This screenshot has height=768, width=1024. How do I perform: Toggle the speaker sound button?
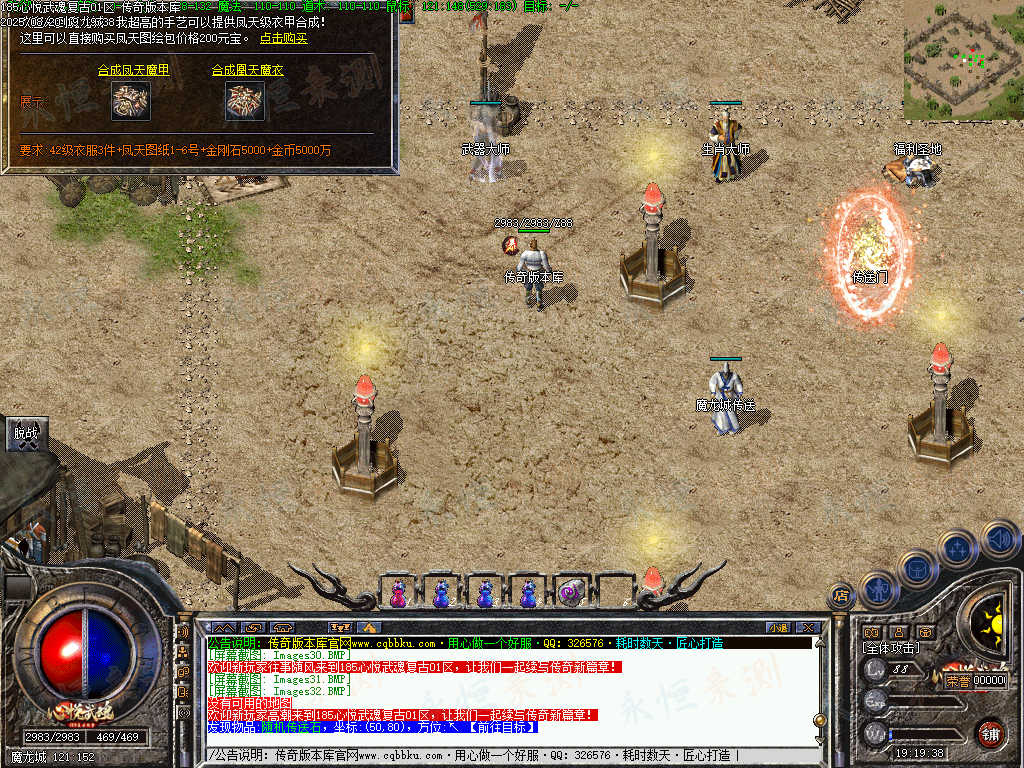(x=1000, y=539)
